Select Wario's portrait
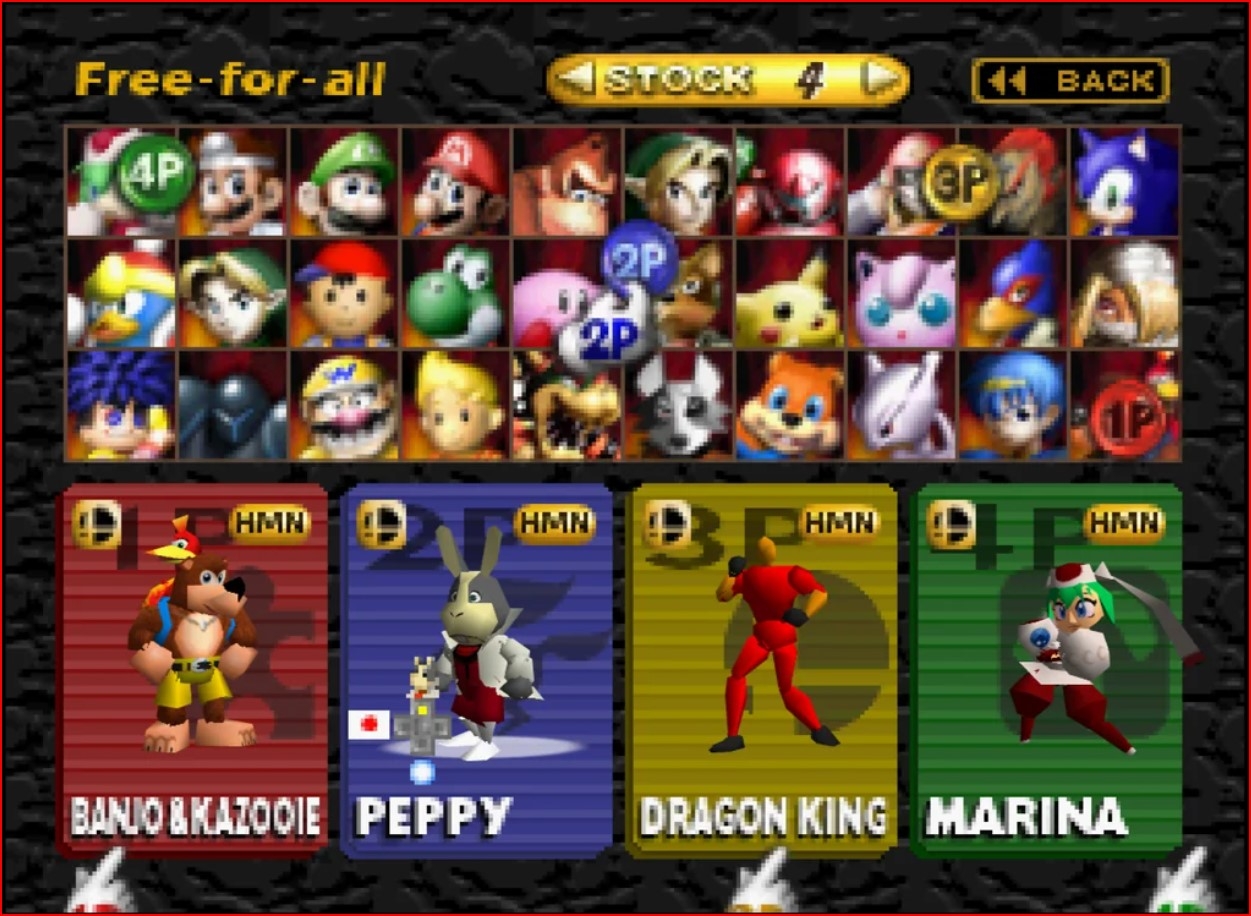 coord(346,406)
